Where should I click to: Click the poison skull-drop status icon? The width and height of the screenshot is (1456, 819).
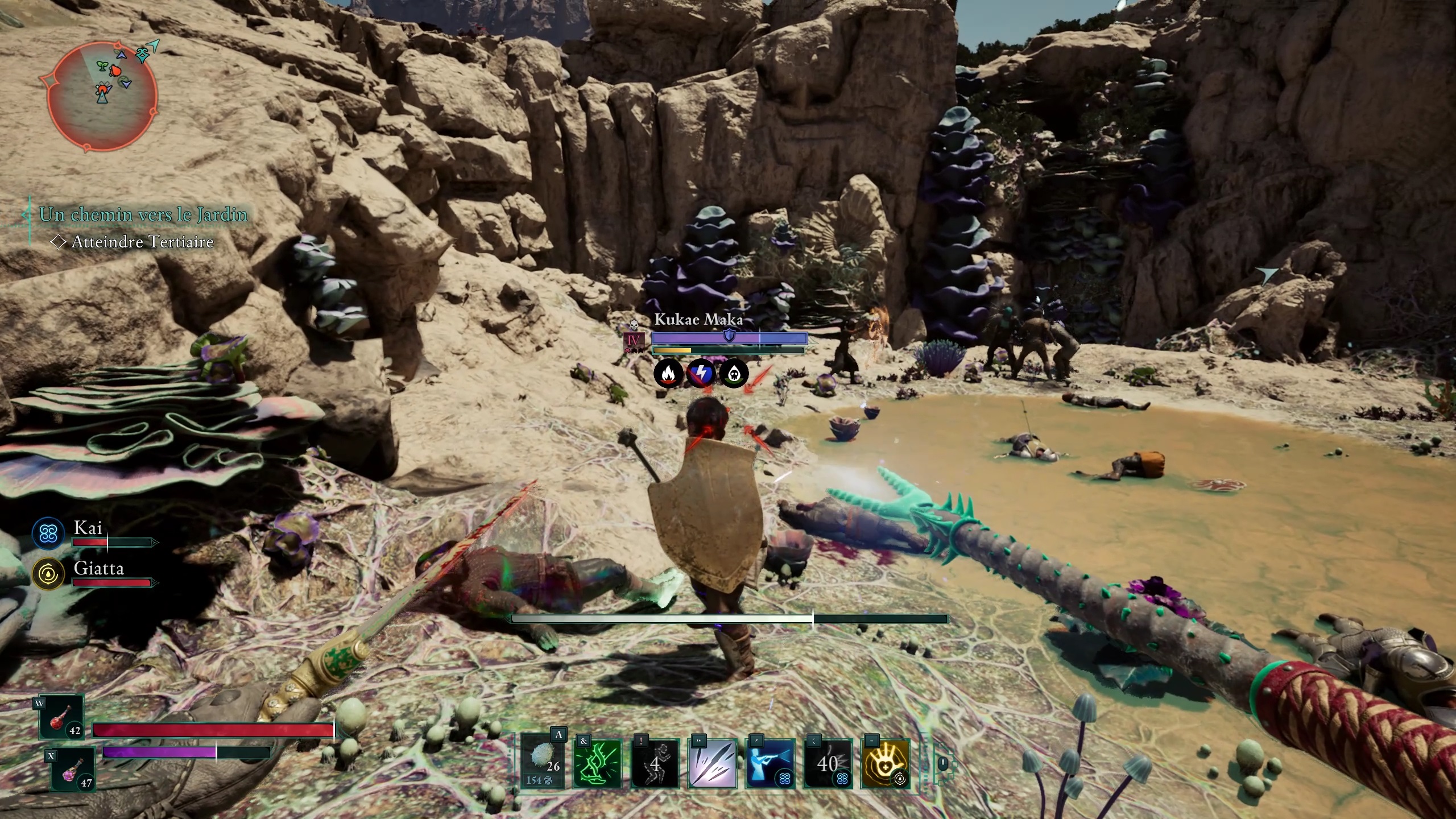[x=734, y=374]
